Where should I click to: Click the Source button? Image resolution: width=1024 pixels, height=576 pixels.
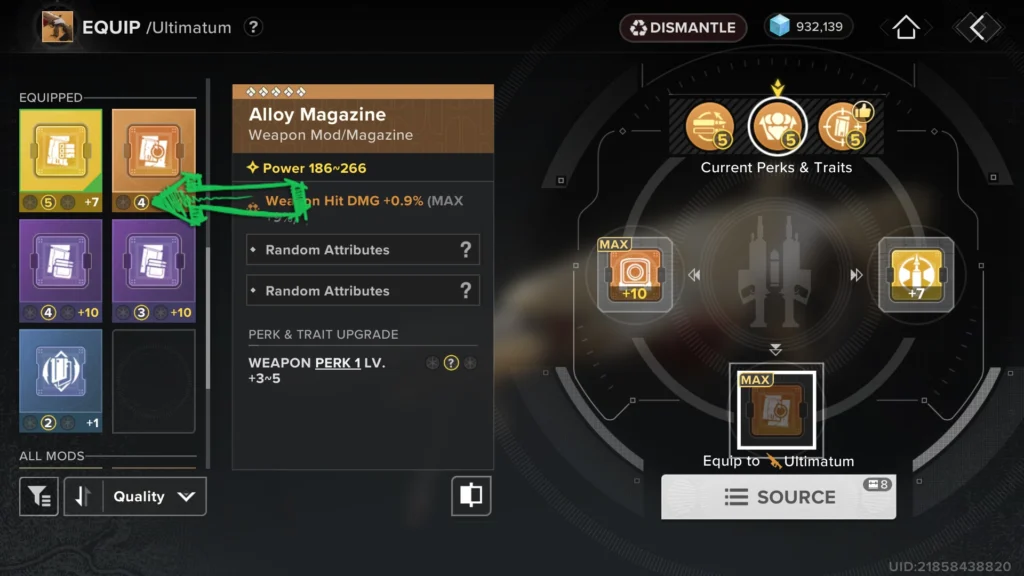point(779,497)
